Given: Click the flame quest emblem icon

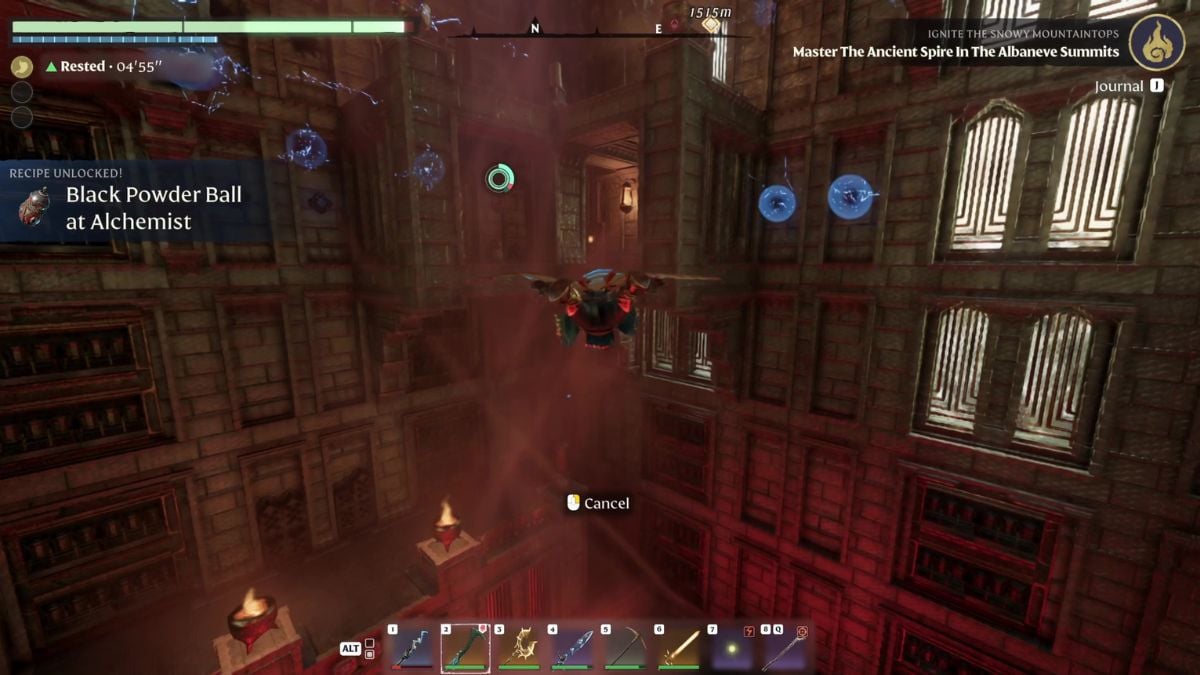Looking at the screenshot, I should point(1157,42).
